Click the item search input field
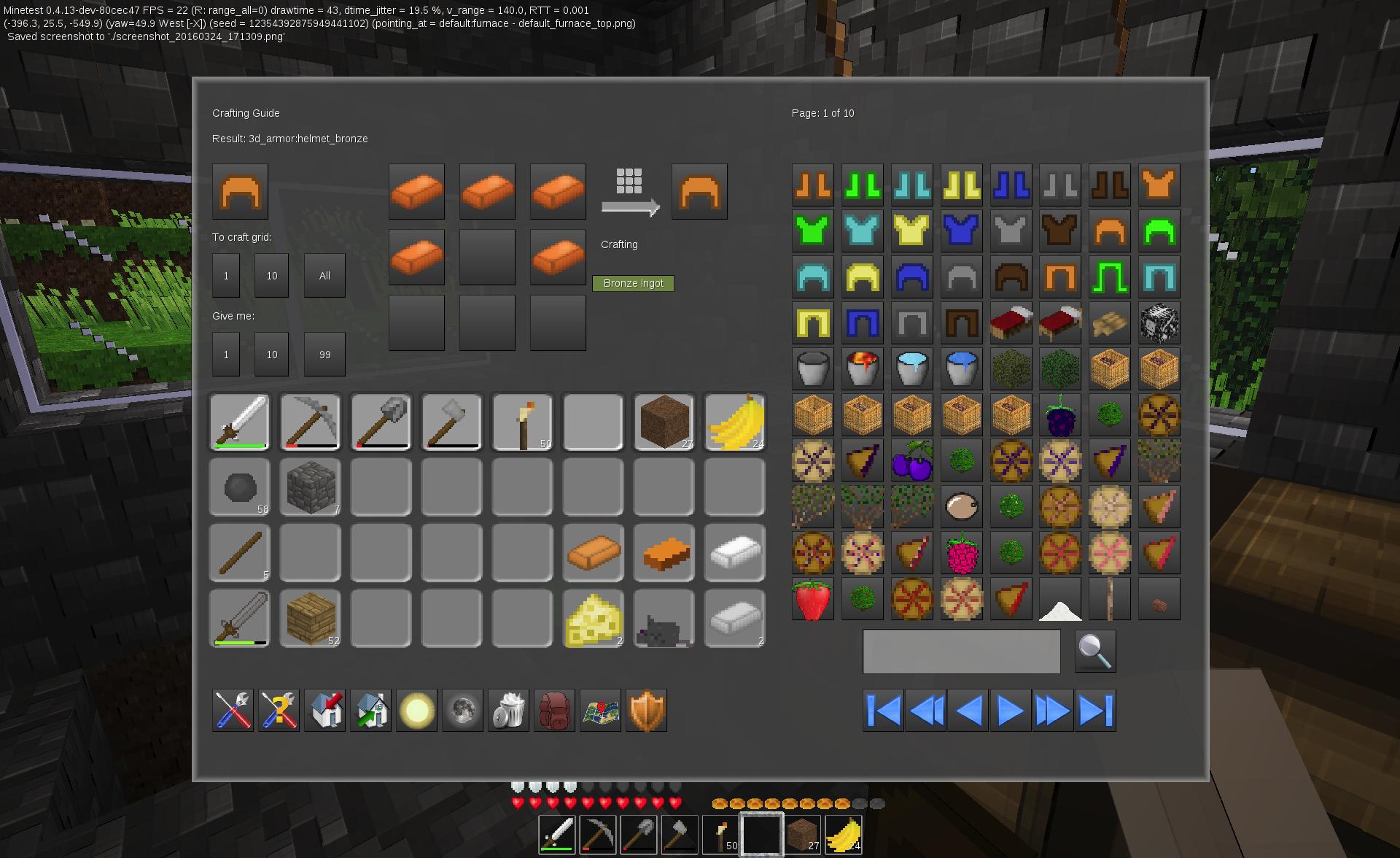The image size is (1400, 858). (961, 650)
